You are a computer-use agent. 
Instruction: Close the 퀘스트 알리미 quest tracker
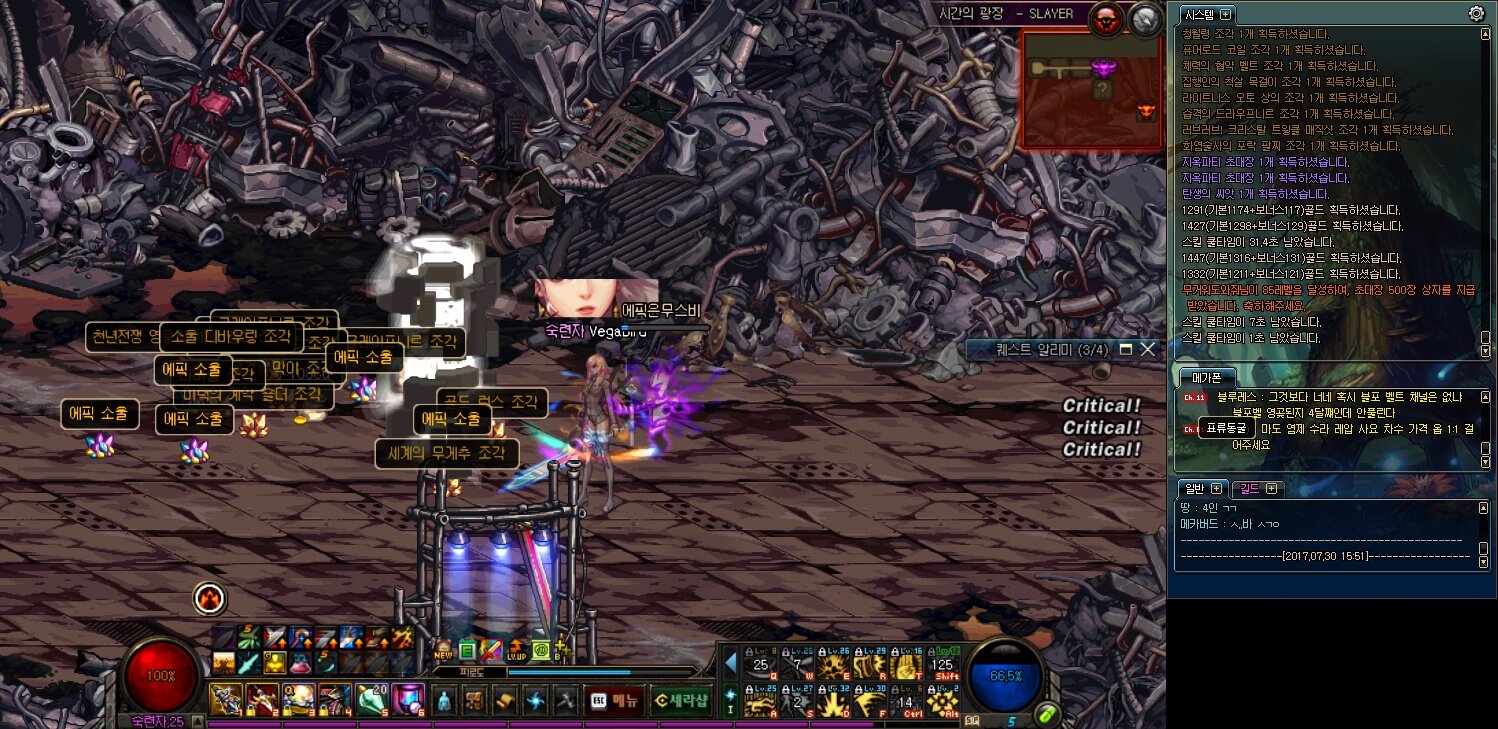pos(1147,349)
